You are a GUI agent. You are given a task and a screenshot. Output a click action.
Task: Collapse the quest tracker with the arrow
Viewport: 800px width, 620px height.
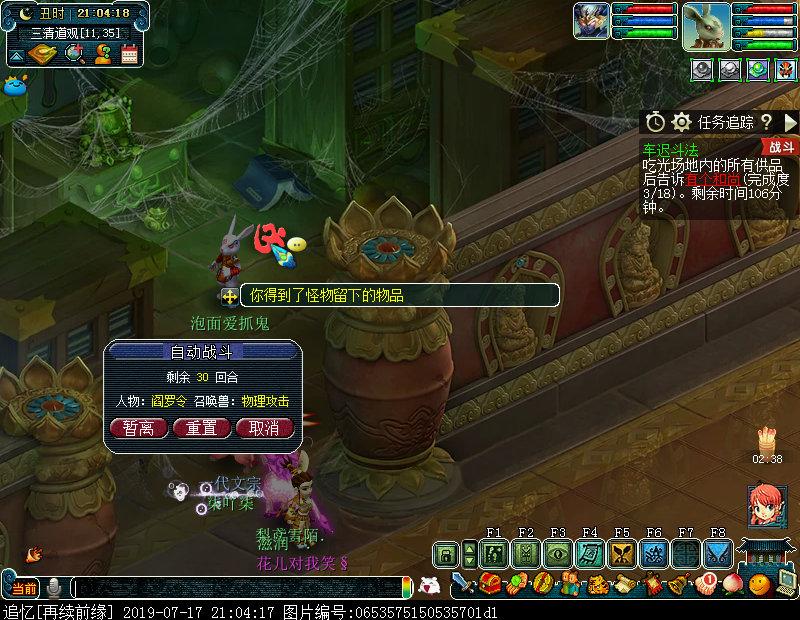(x=790, y=122)
